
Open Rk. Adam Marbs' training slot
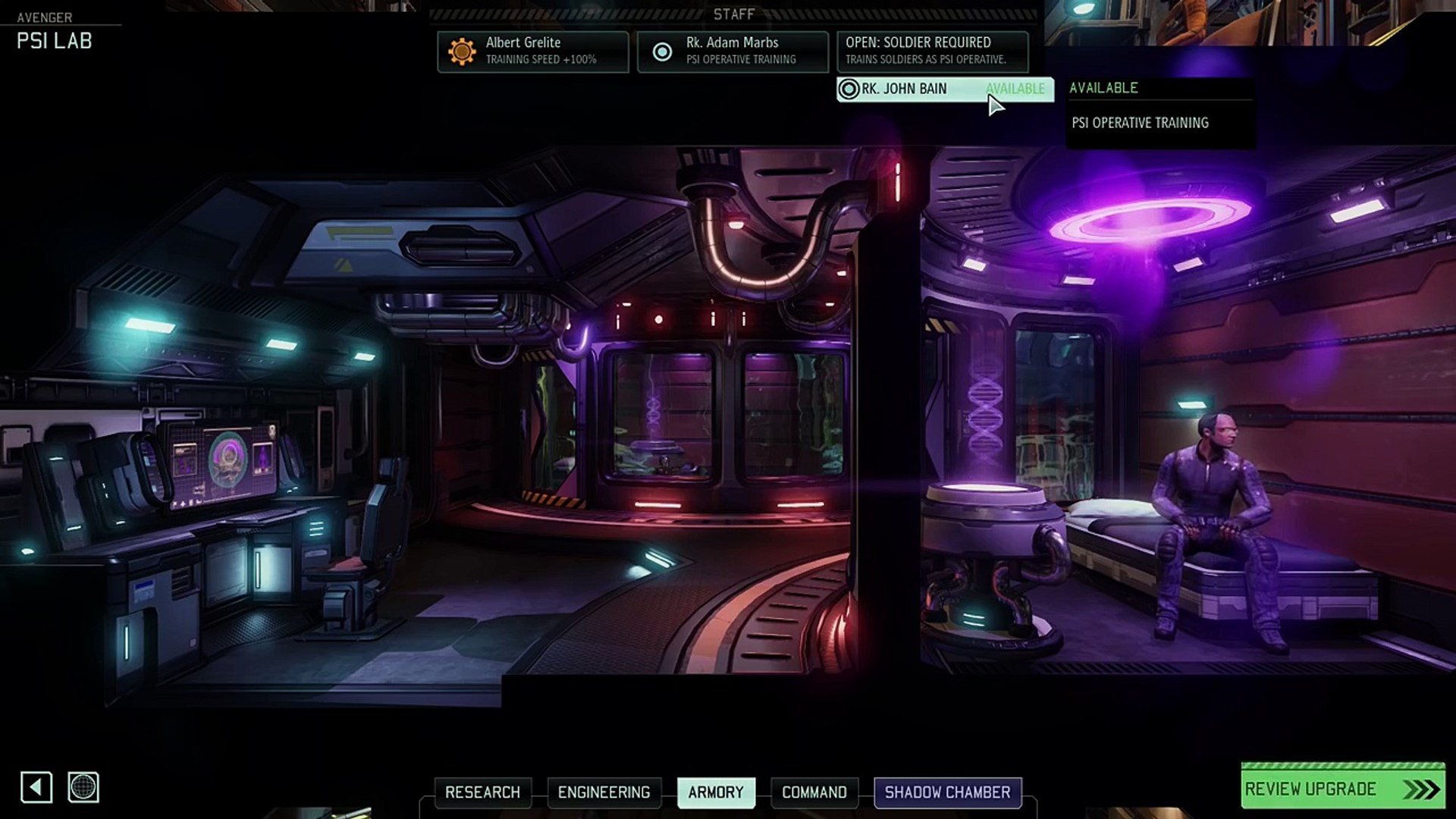(733, 51)
